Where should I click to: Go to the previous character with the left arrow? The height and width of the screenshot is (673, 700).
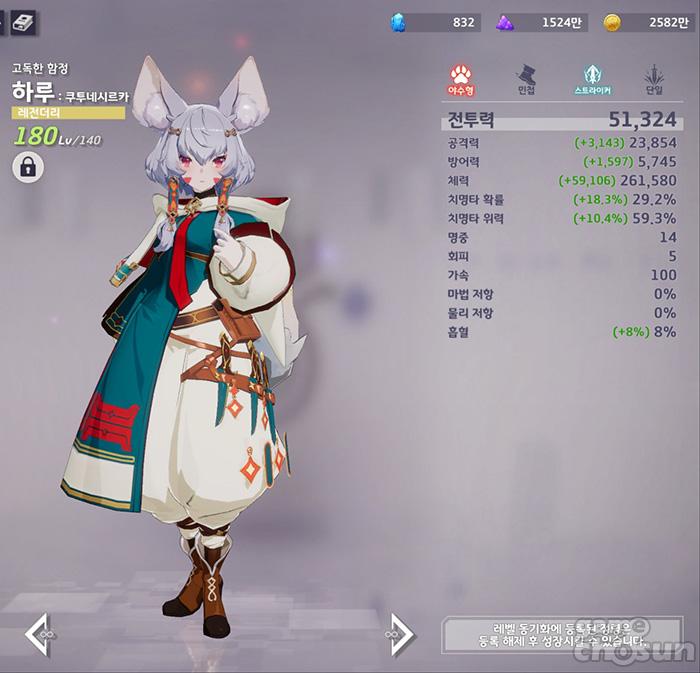pyautogui.click(x=37, y=635)
